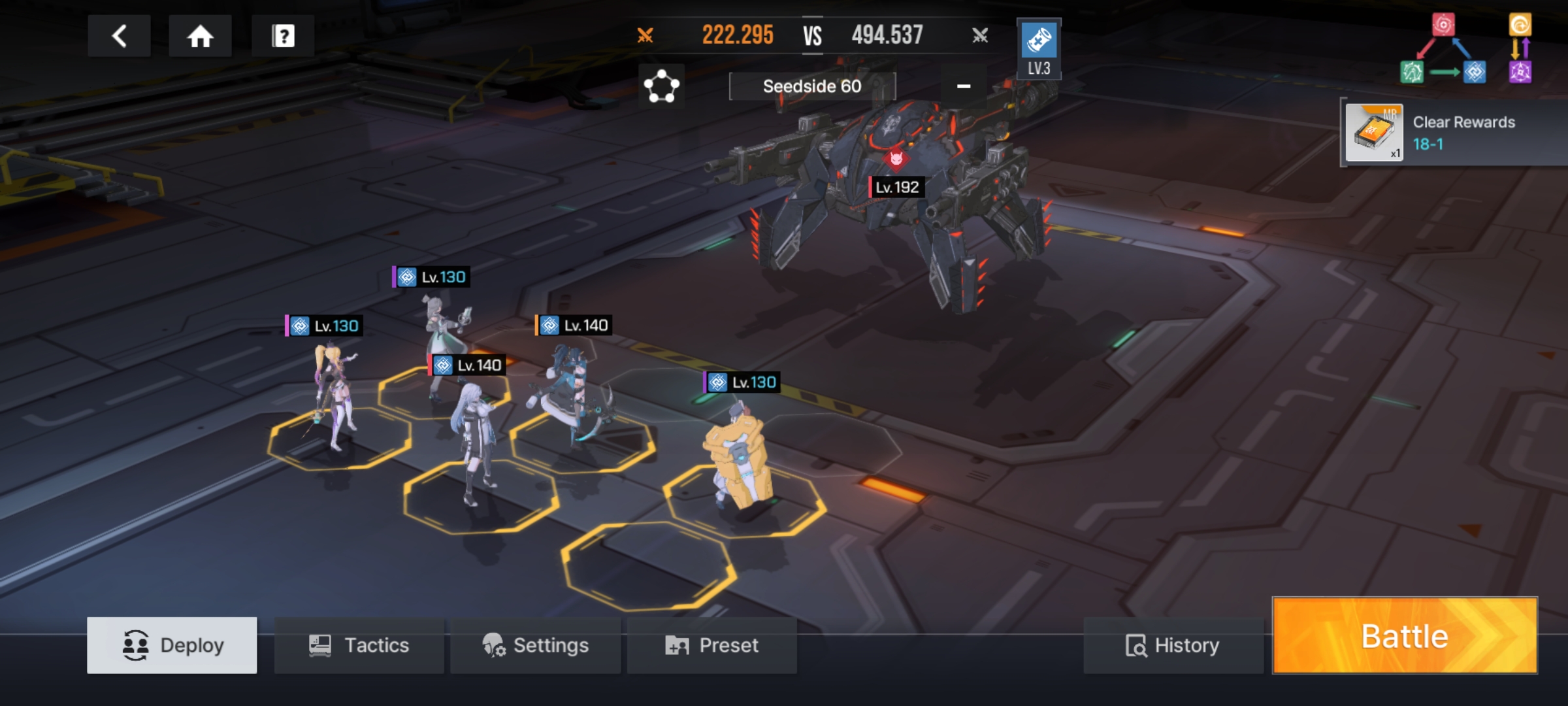The width and height of the screenshot is (1568, 706).
Task: View the Clear Rewards 18-1 panel
Action: click(x=1454, y=133)
